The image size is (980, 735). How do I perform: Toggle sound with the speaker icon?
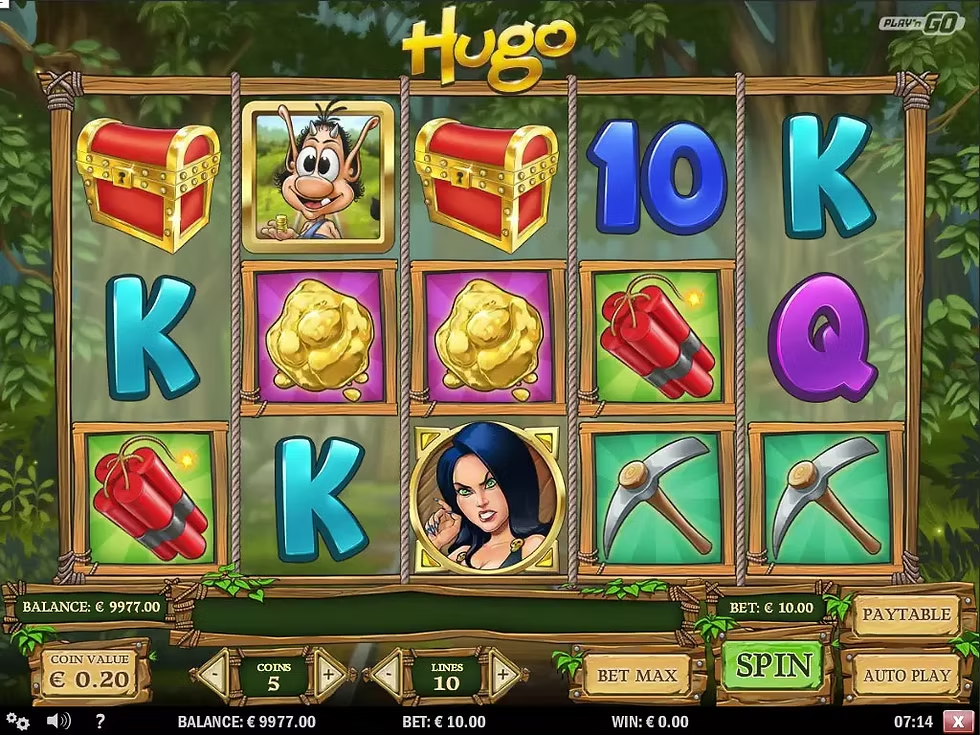[58, 721]
